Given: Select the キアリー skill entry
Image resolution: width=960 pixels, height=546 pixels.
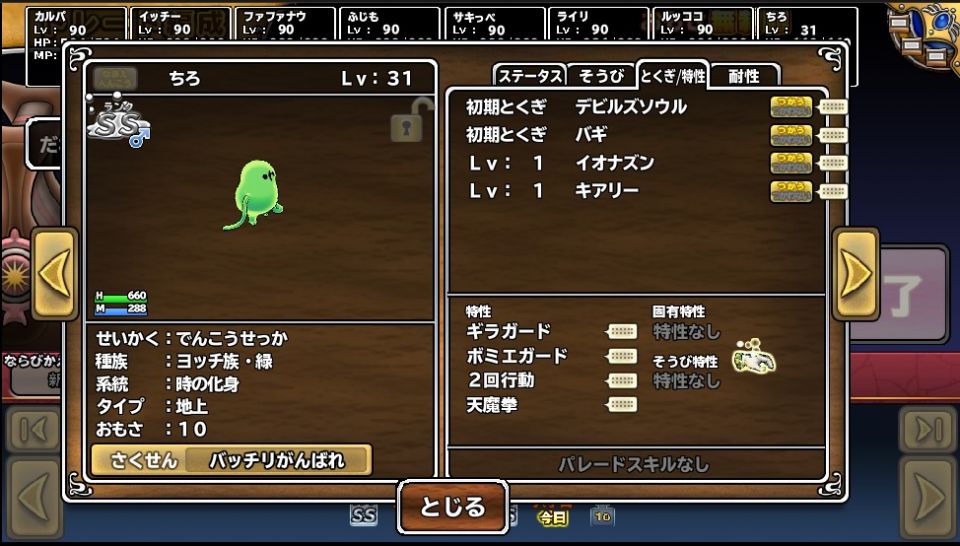Looking at the screenshot, I should tap(607, 191).
